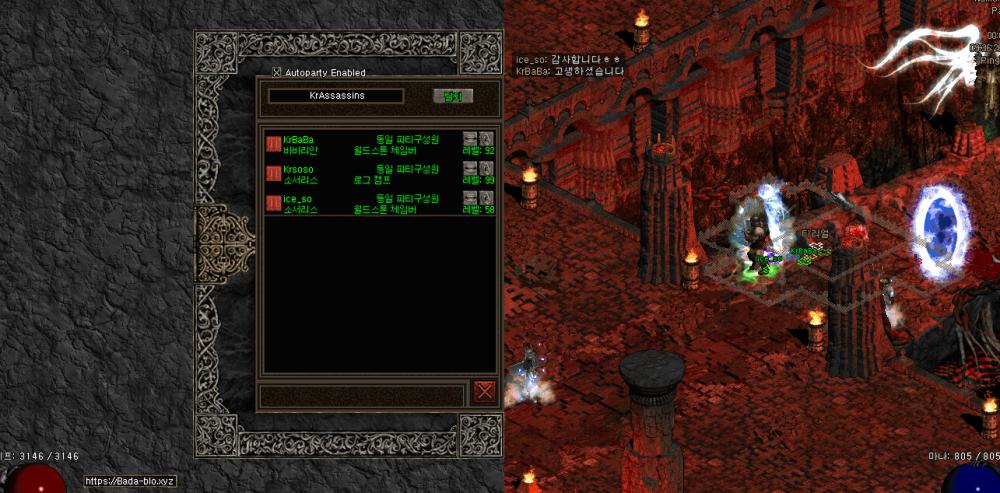Screen dimensions: 1000x493
Task: Toggle the ear icon on Krsoso's row
Action: point(486,169)
